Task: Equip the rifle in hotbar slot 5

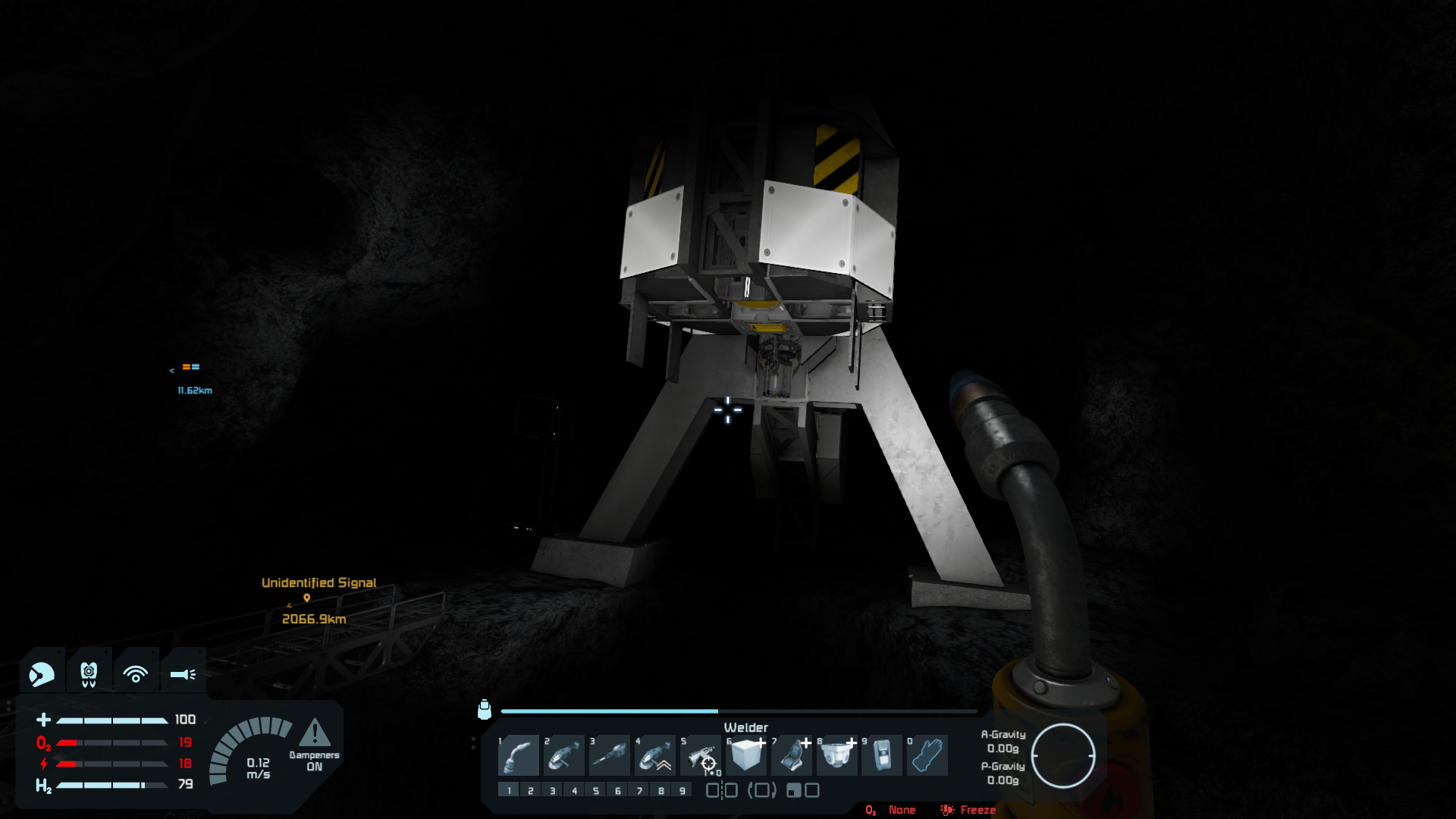Action: (x=701, y=755)
